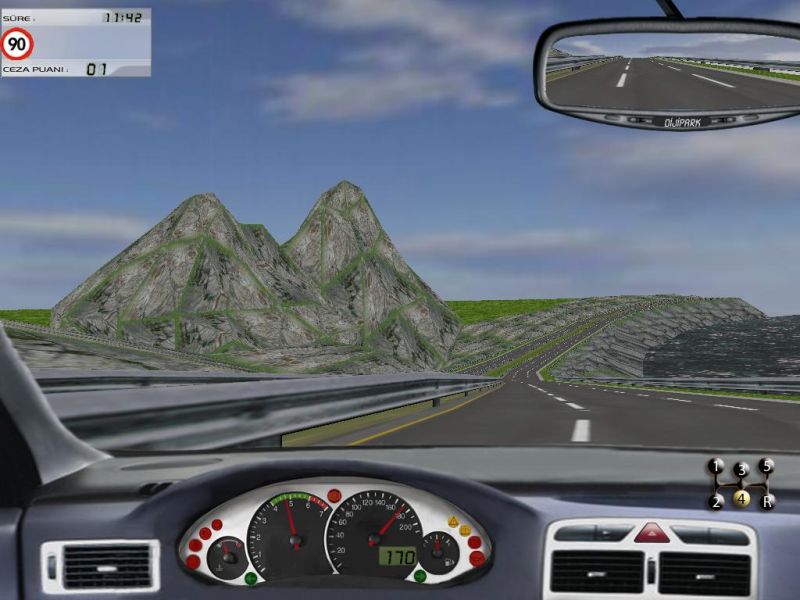The image size is (800, 600).
Task: Toggle the red hazard warning triangle button
Action: tap(651, 532)
